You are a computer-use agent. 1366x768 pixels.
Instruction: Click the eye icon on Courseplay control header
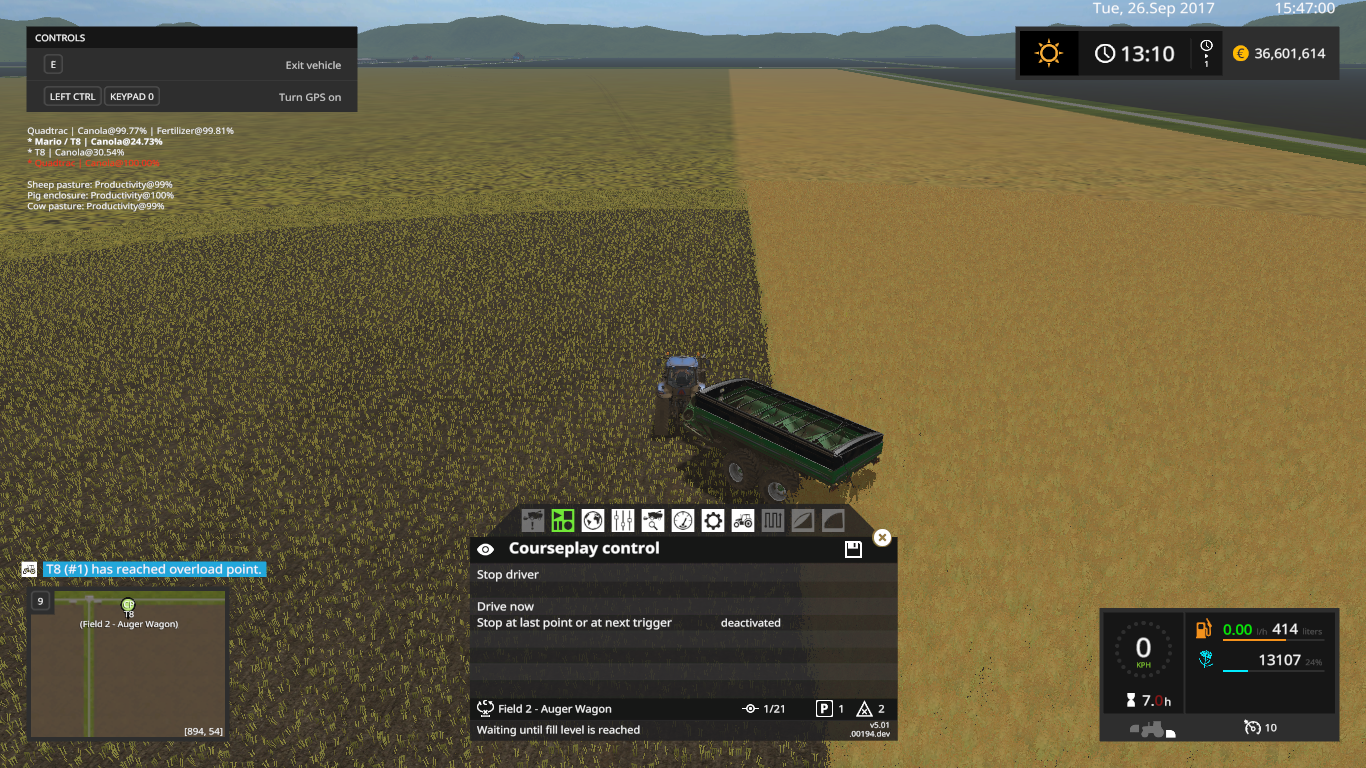(486, 548)
